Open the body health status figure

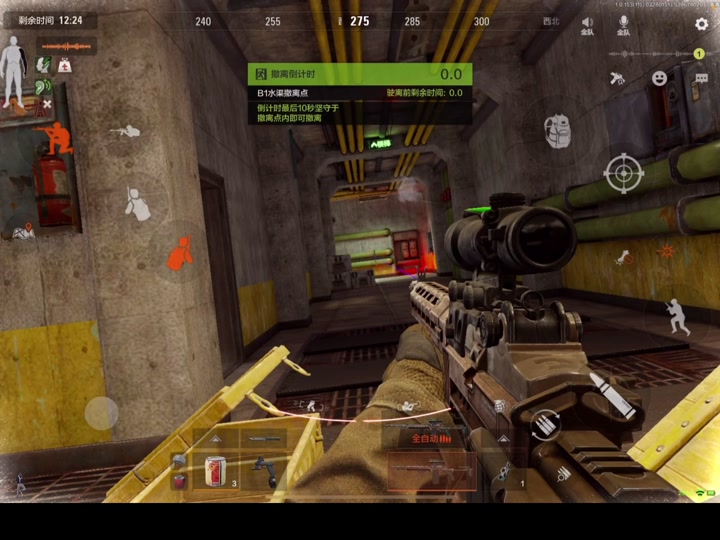pyautogui.click(x=15, y=70)
